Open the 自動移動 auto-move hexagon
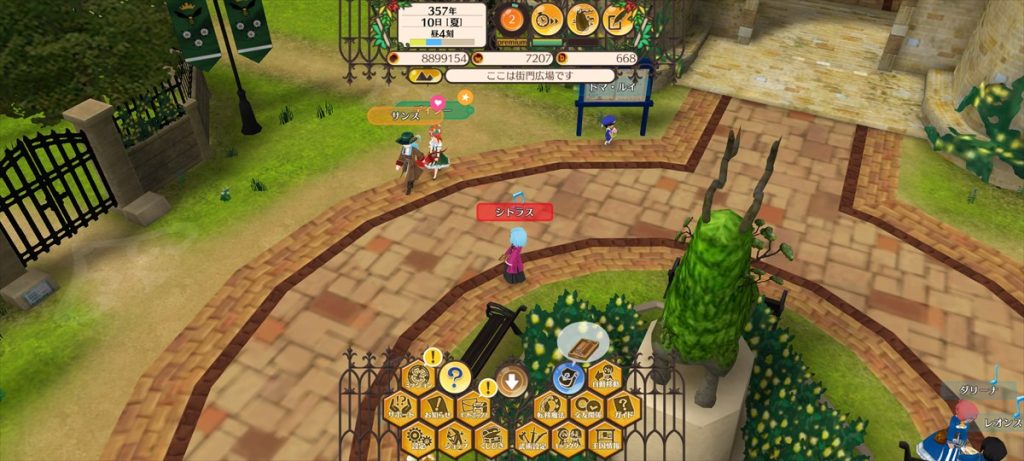The image size is (1024, 461). pyautogui.click(x=605, y=378)
